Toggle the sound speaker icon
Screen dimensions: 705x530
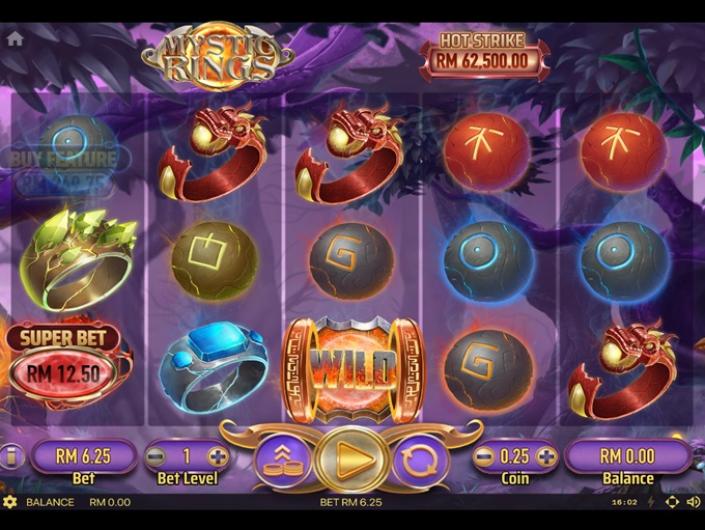(x=691, y=502)
